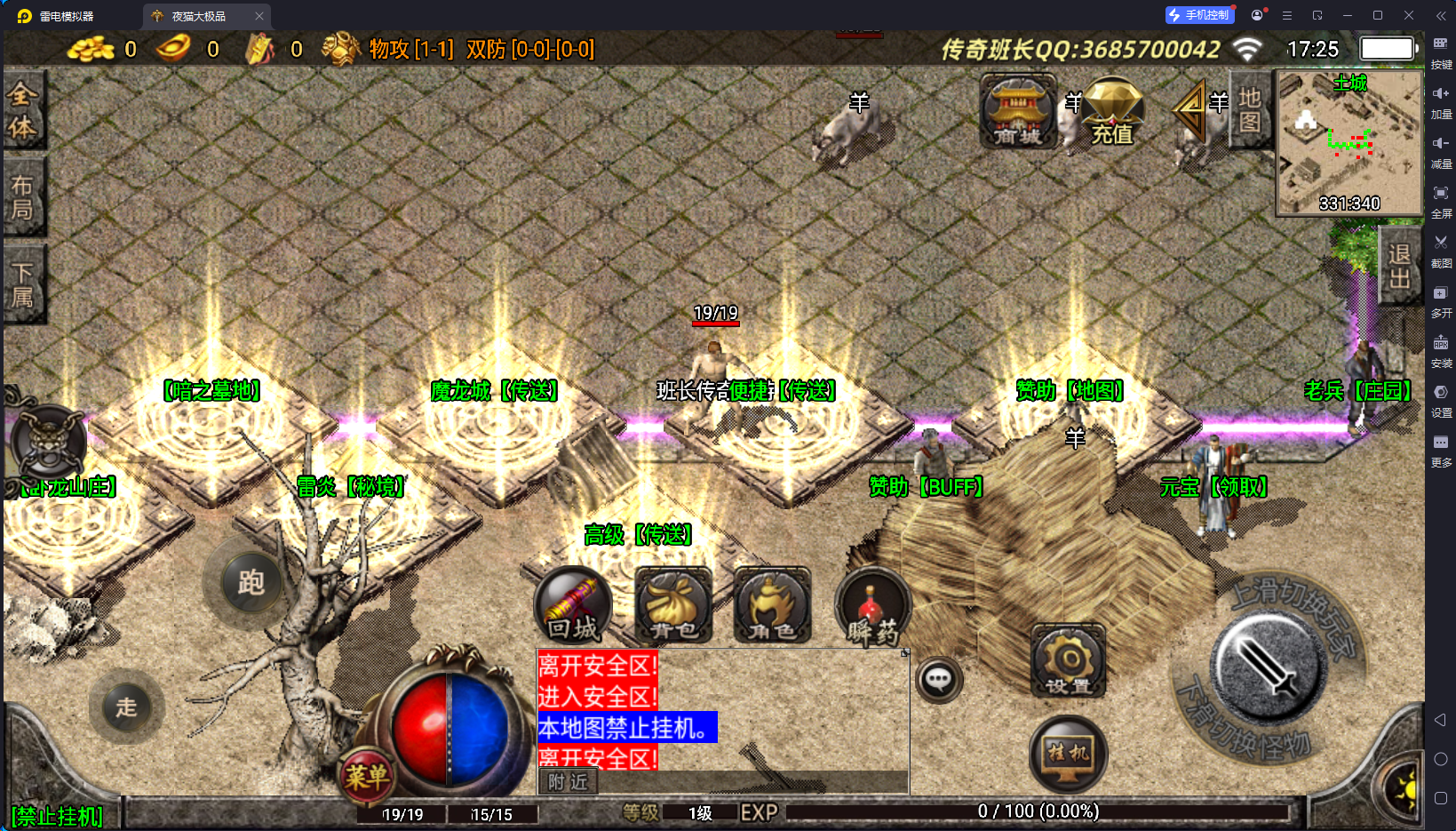Click 退出 to exit the game
Viewport: 1456px width, 831px height.
tap(1399, 264)
